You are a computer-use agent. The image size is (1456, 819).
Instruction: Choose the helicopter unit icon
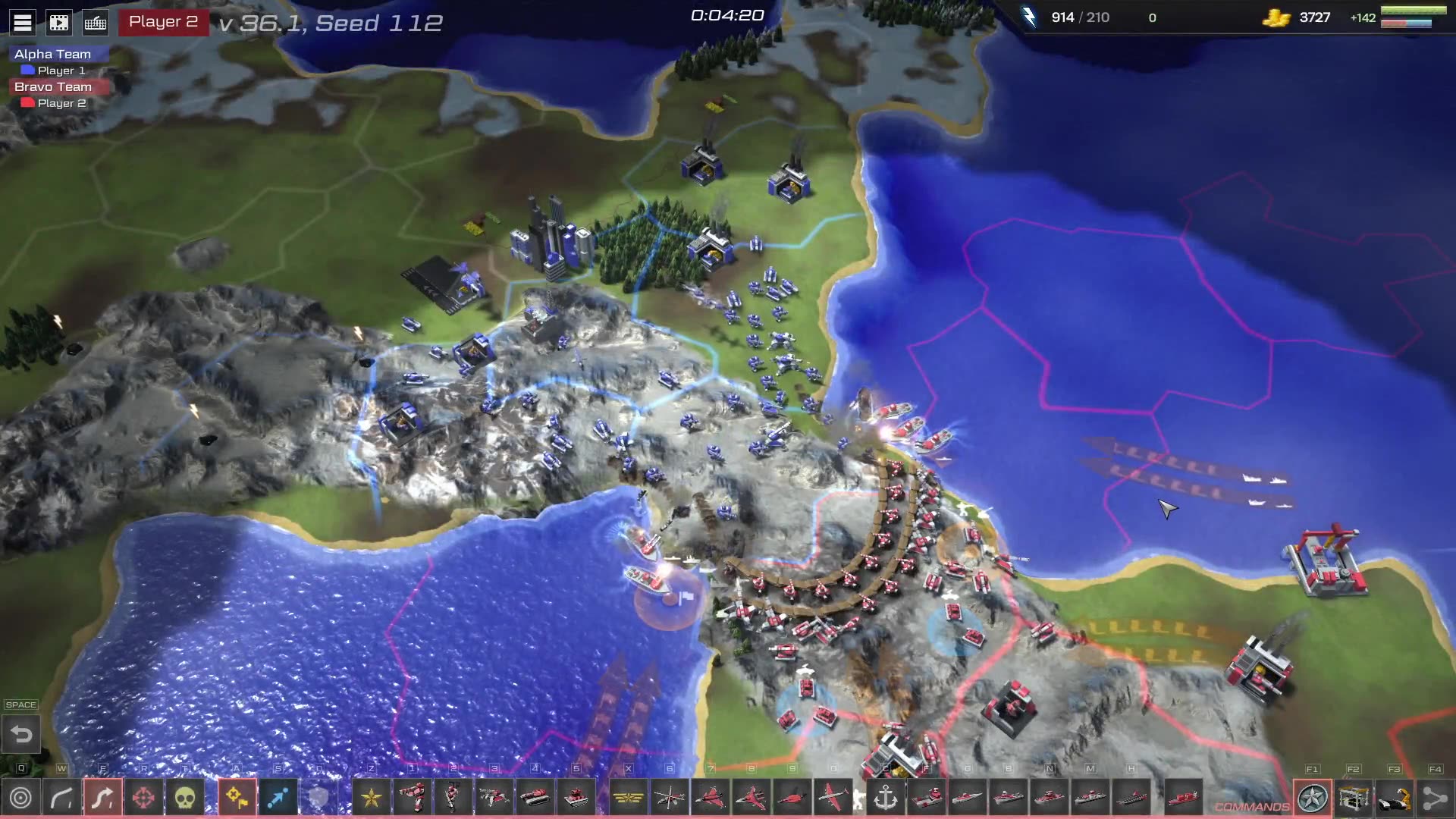[670, 798]
